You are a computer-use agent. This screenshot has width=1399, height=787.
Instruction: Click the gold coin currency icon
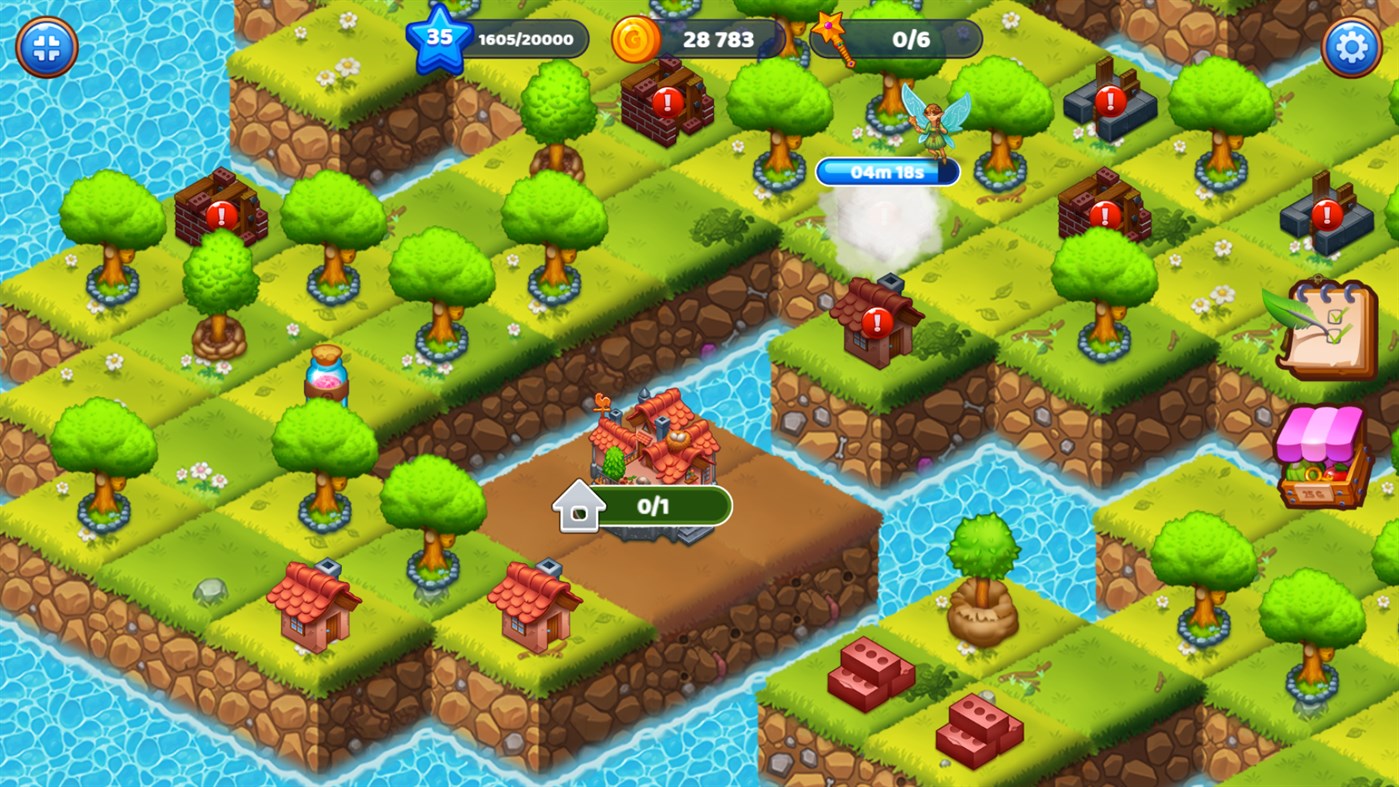tap(637, 38)
